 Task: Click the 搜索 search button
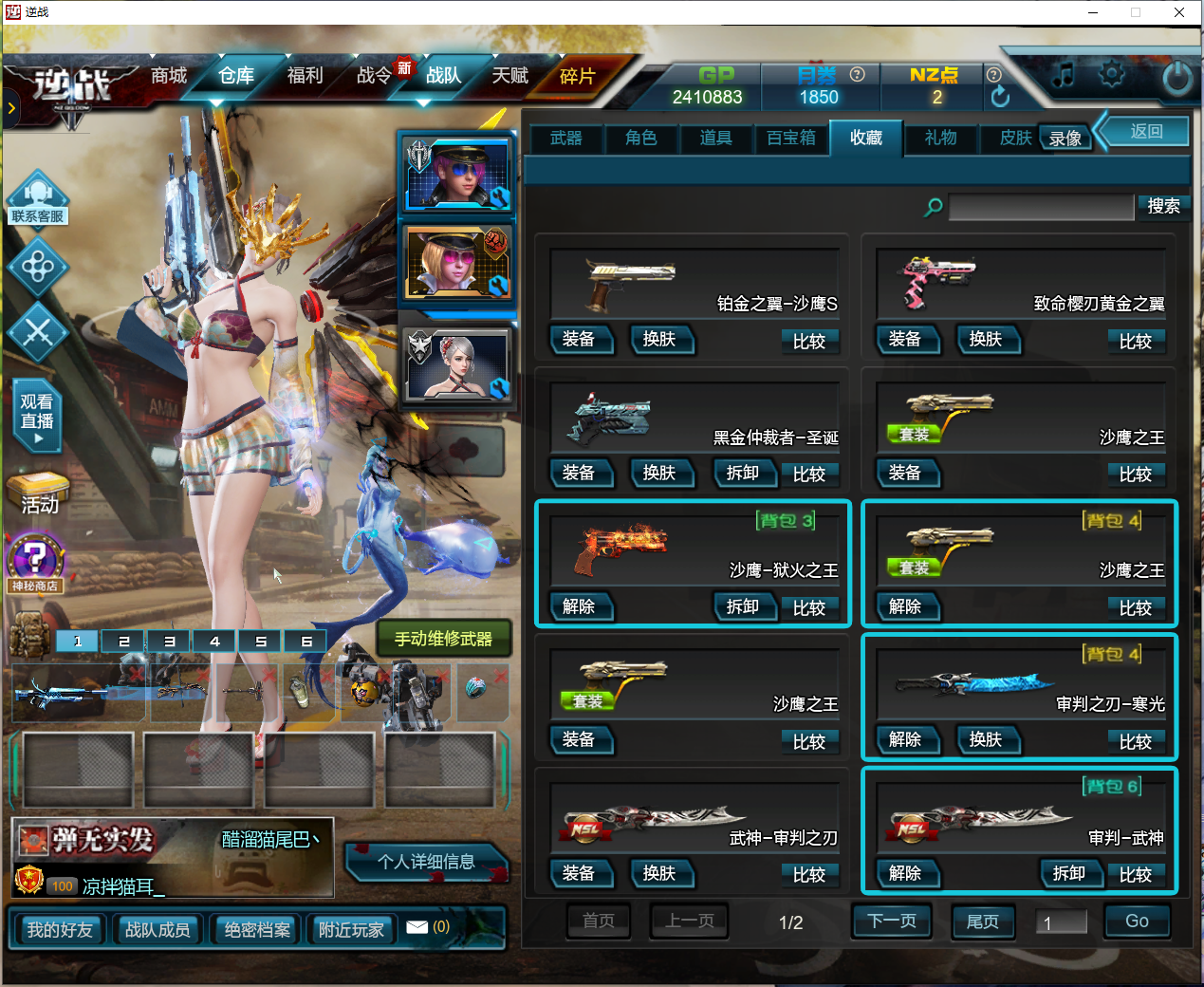(x=1163, y=206)
